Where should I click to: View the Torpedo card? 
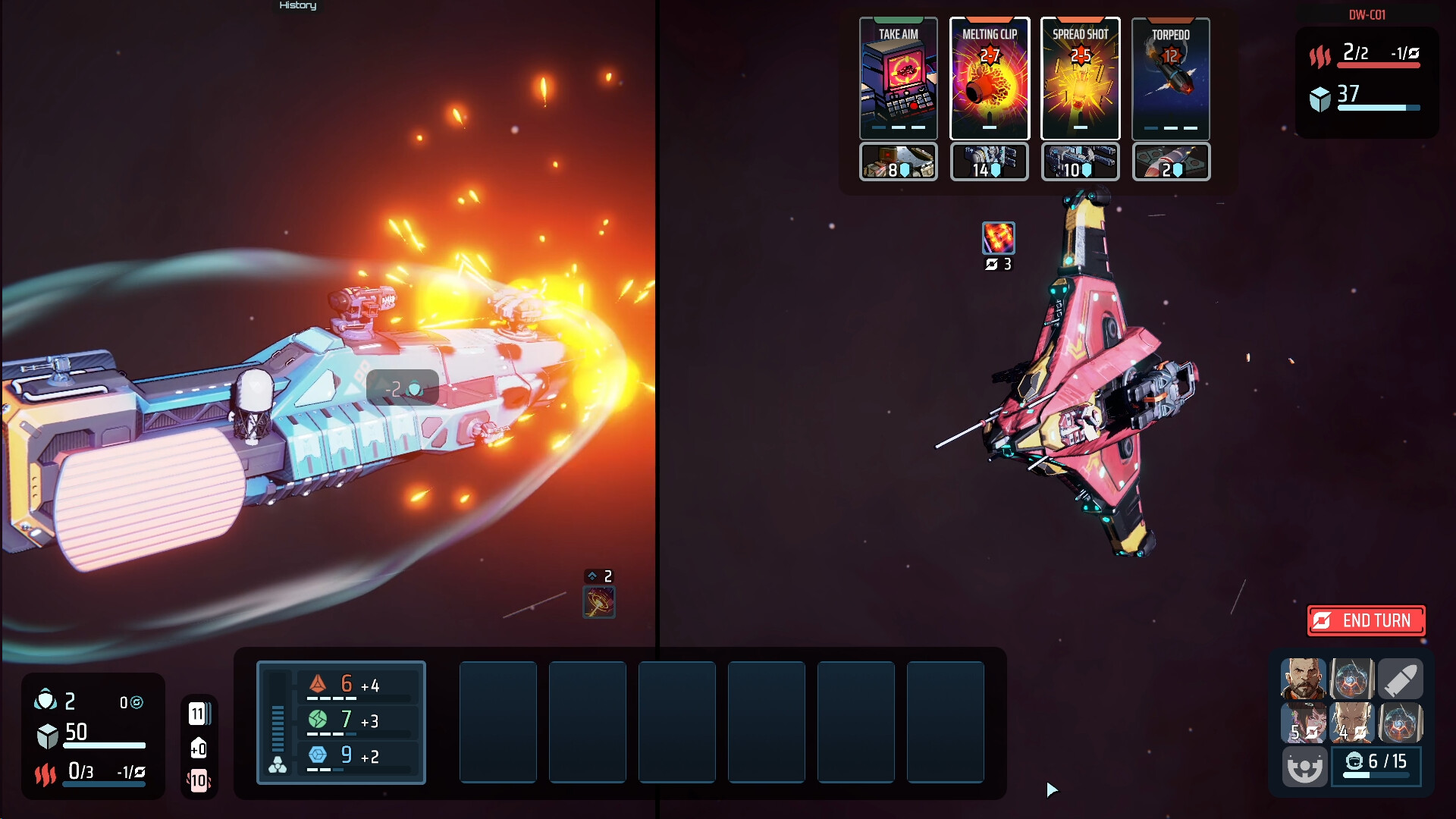(1170, 79)
